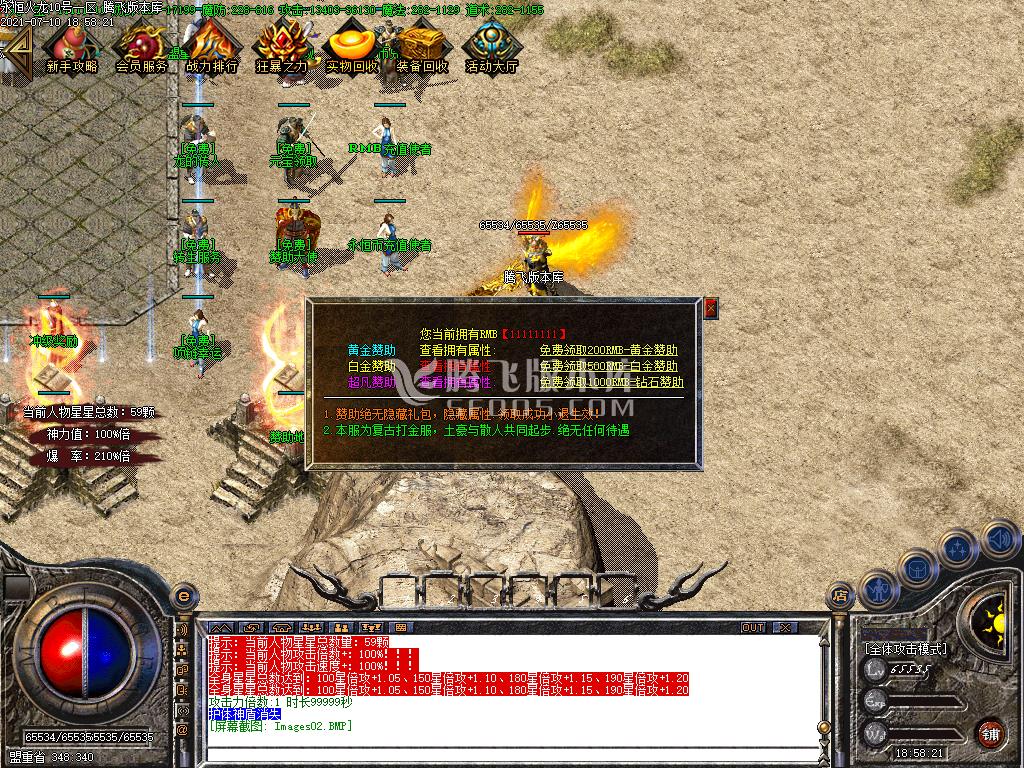This screenshot has height=768, width=1024.
Task: Open the 实物回收 gold ingot recycling
Action: [x=352, y=47]
